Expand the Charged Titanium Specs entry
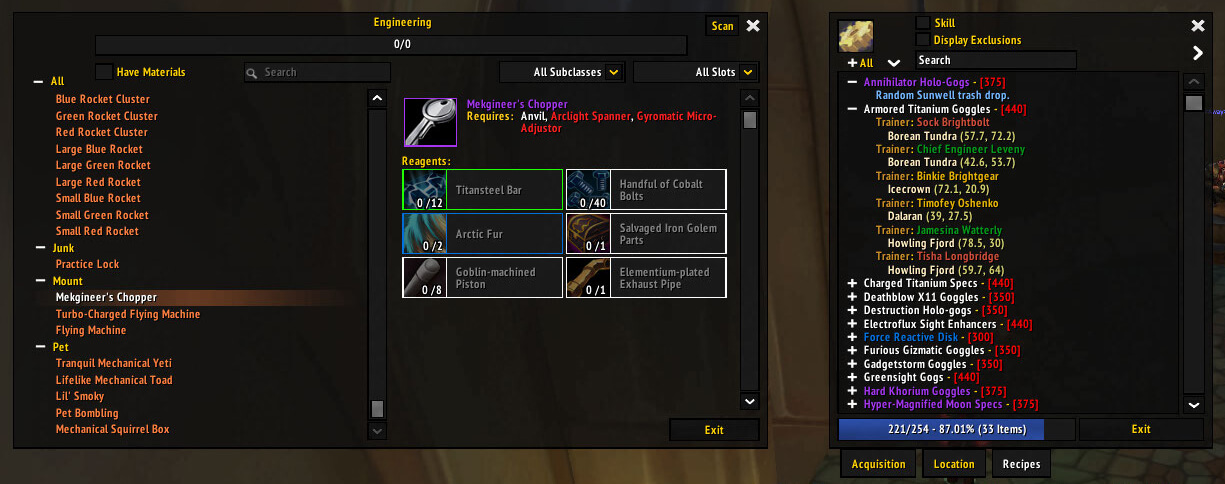 pyautogui.click(x=852, y=284)
